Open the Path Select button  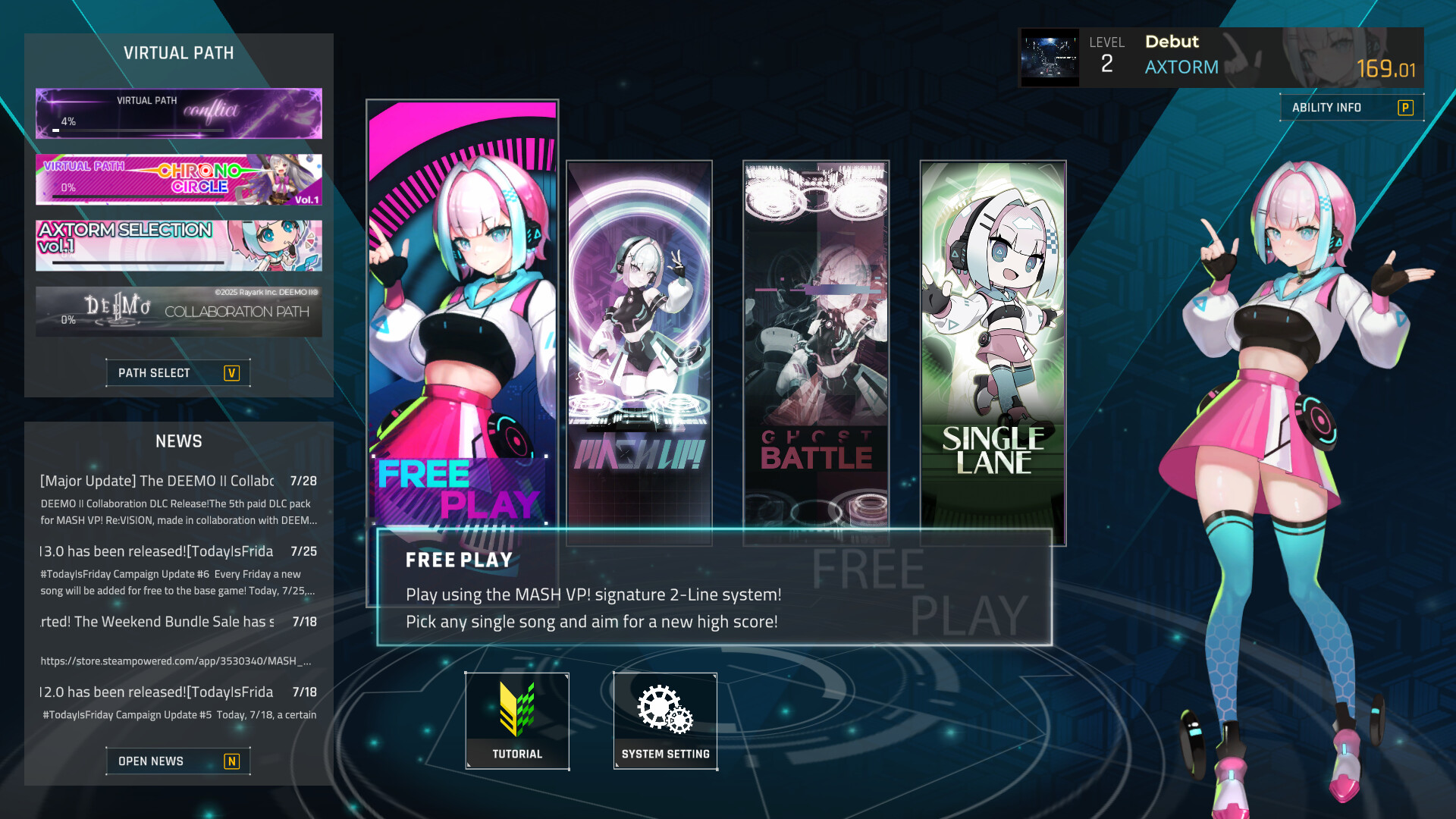[178, 373]
